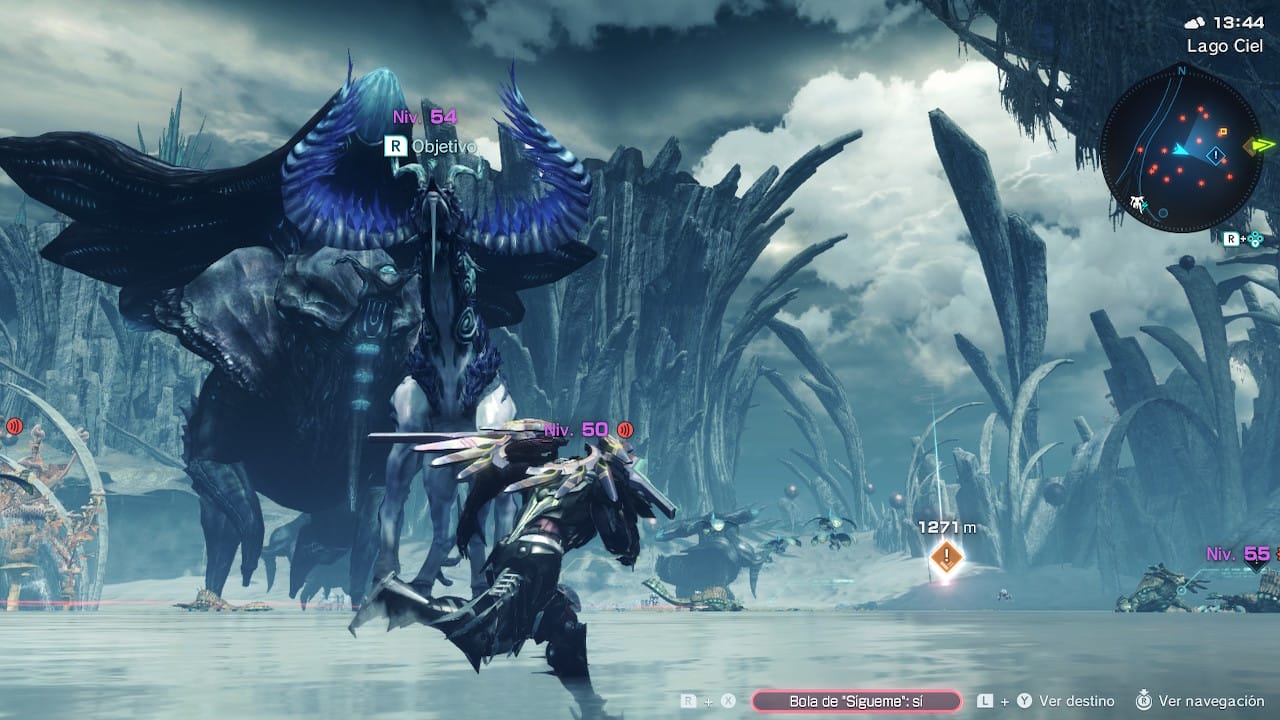Toggle the "Bola de Sígueme: sí" option
1280x720 pixels.
(x=856, y=701)
